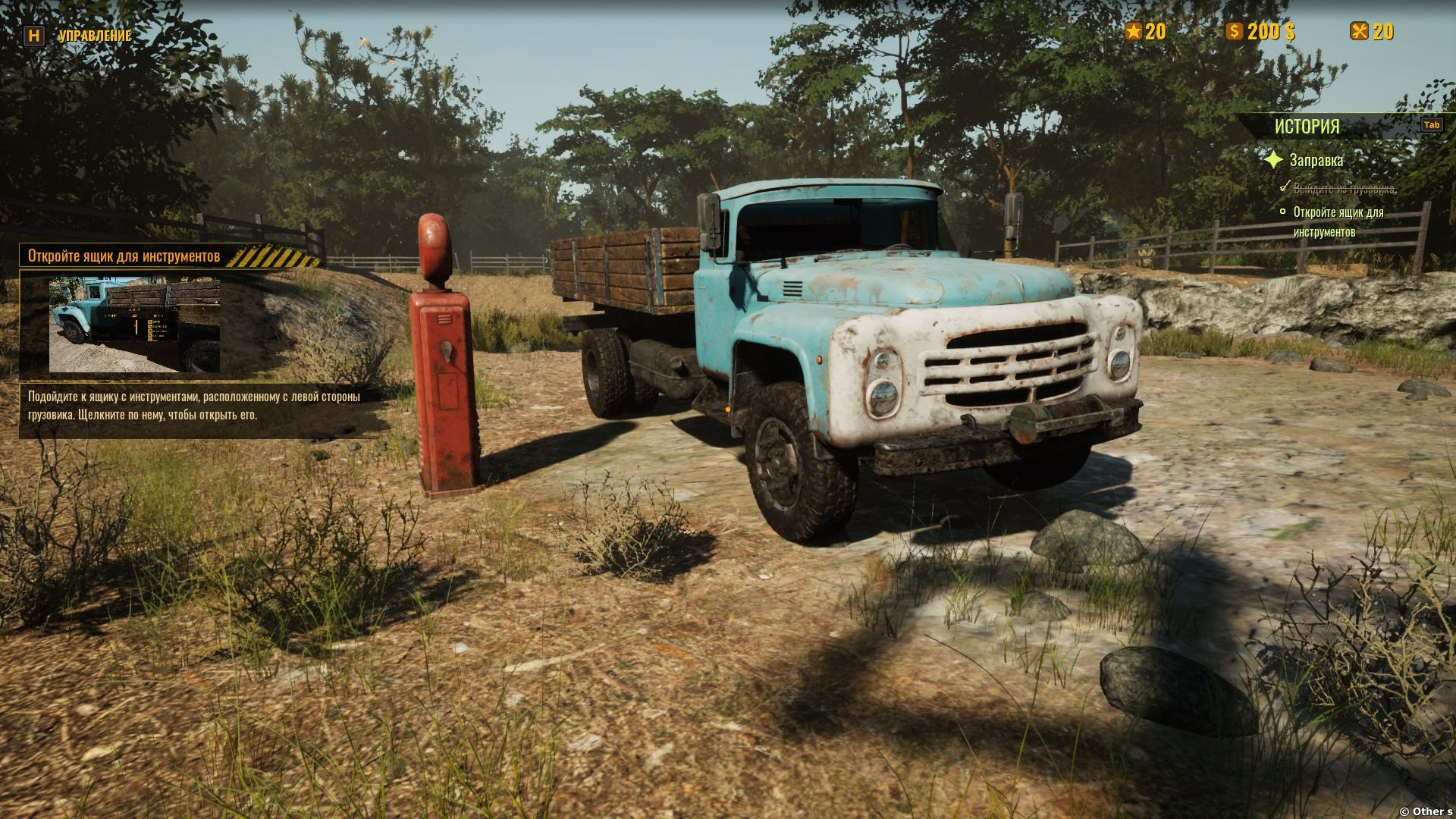1456x819 pixels.
Task: Select the Заправка quest entry
Action: 1316,161
